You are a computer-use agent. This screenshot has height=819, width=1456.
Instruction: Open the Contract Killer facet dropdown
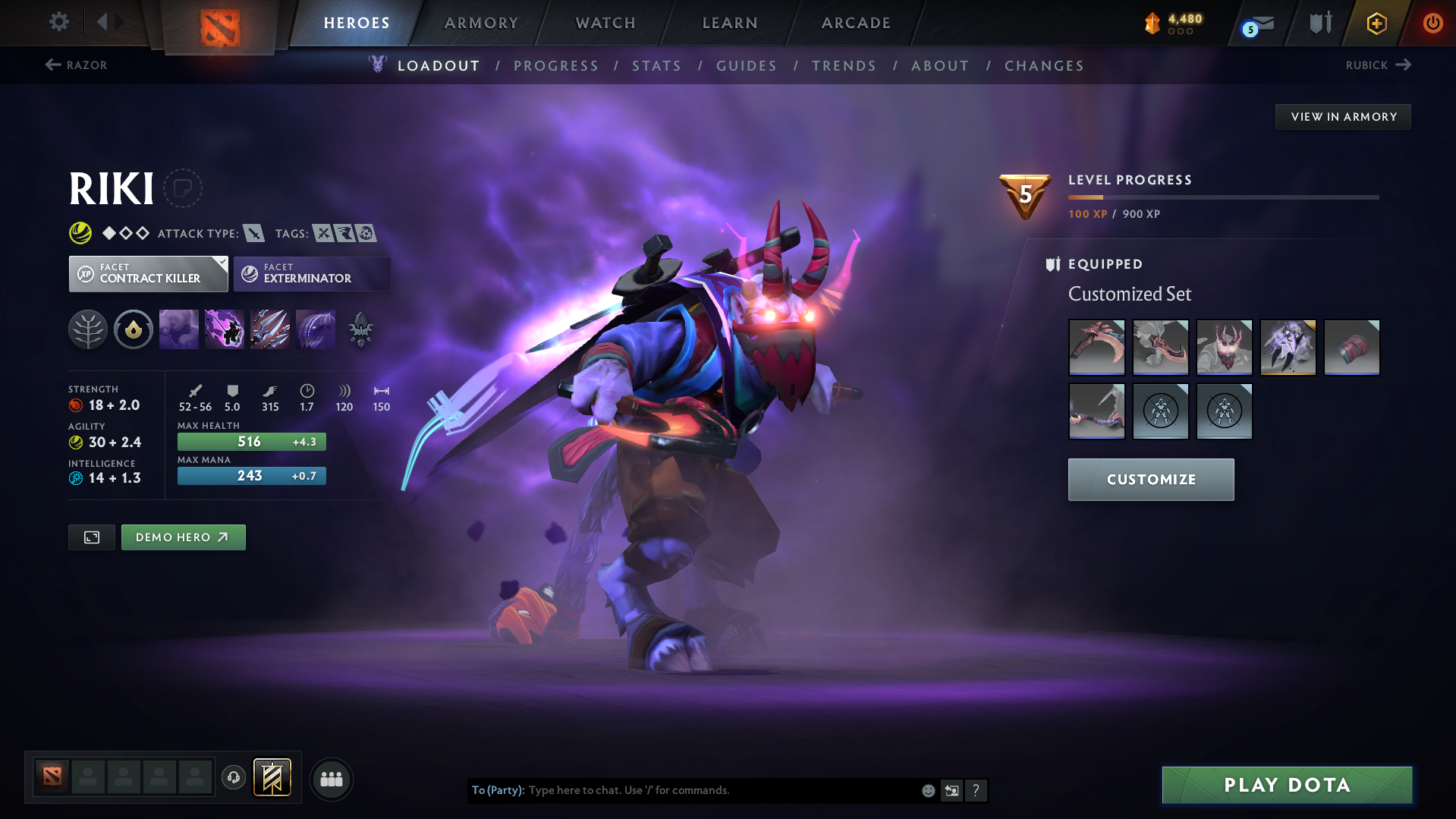tap(148, 273)
